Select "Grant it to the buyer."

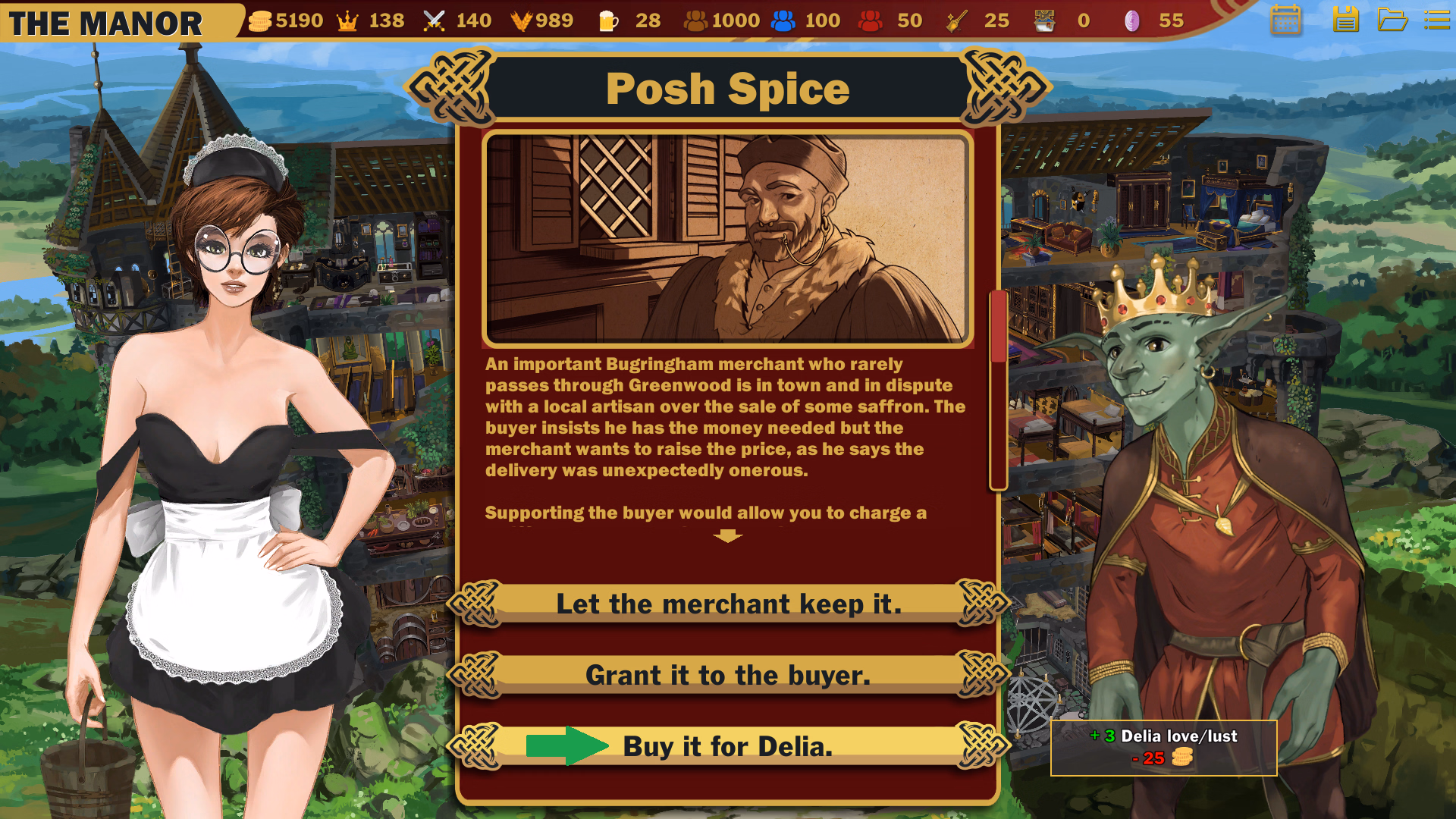(728, 675)
